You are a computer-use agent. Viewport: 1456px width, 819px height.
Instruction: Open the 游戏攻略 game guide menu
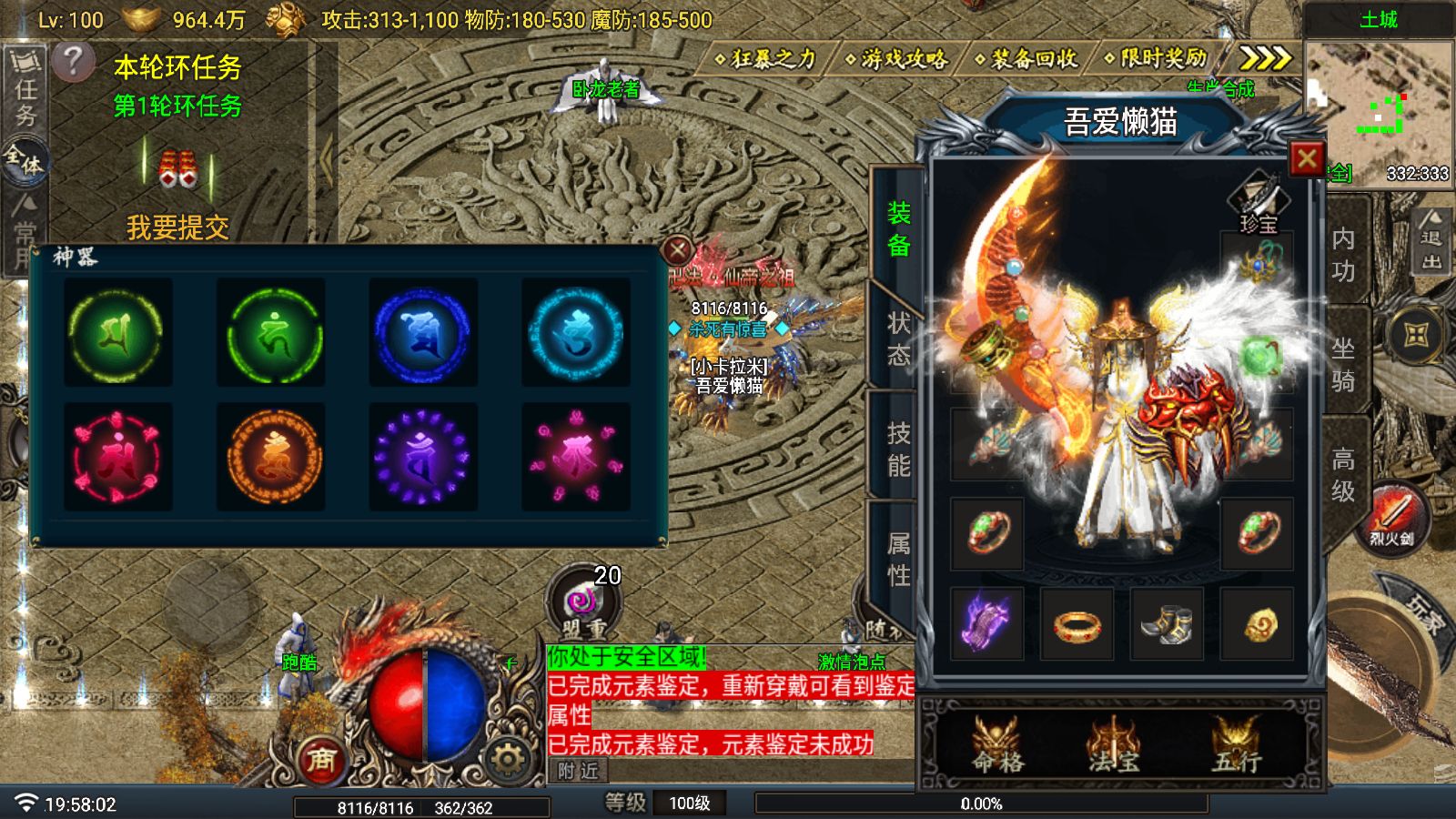(x=898, y=59)
